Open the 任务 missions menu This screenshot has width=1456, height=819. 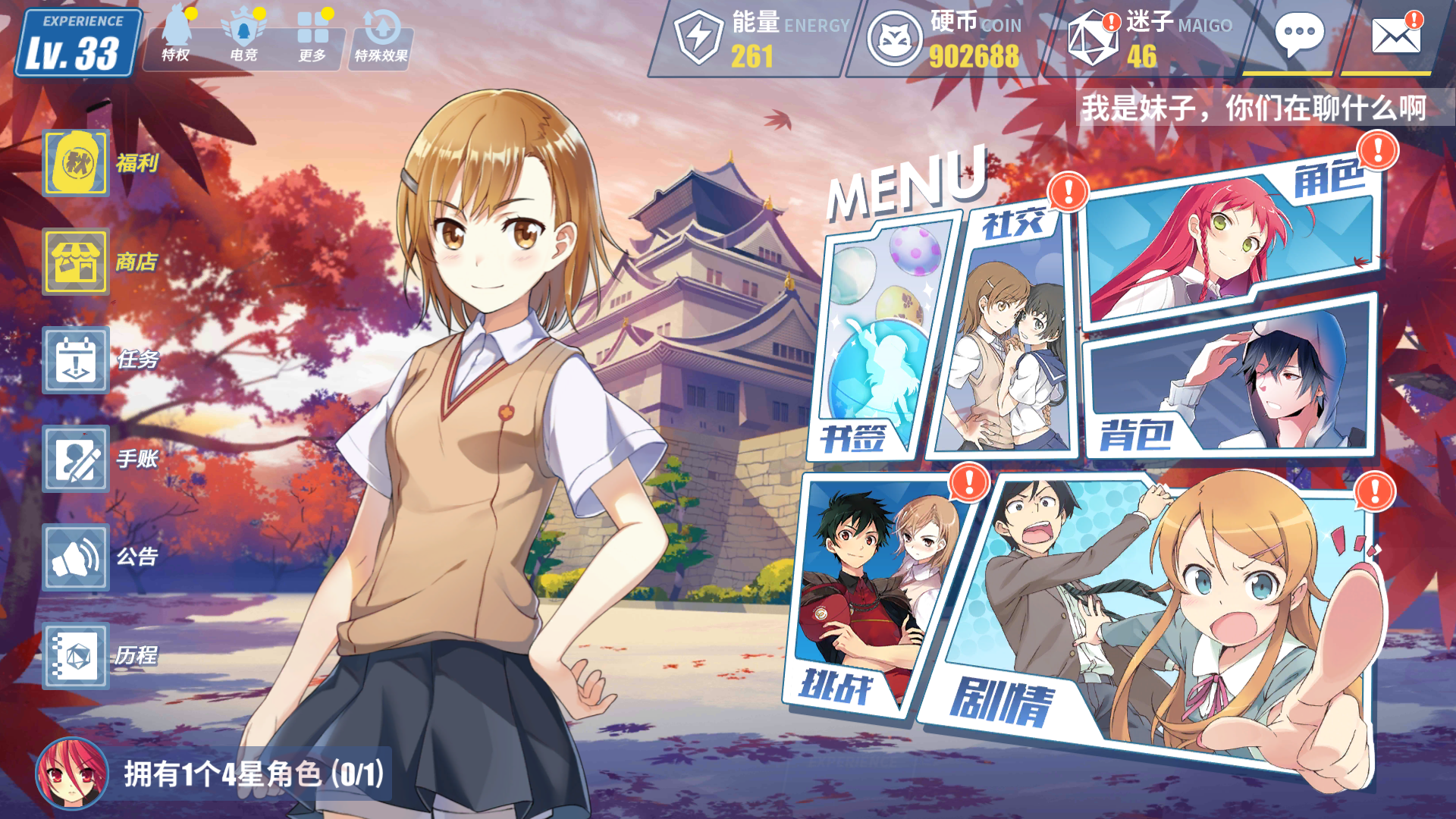(77, 360)
